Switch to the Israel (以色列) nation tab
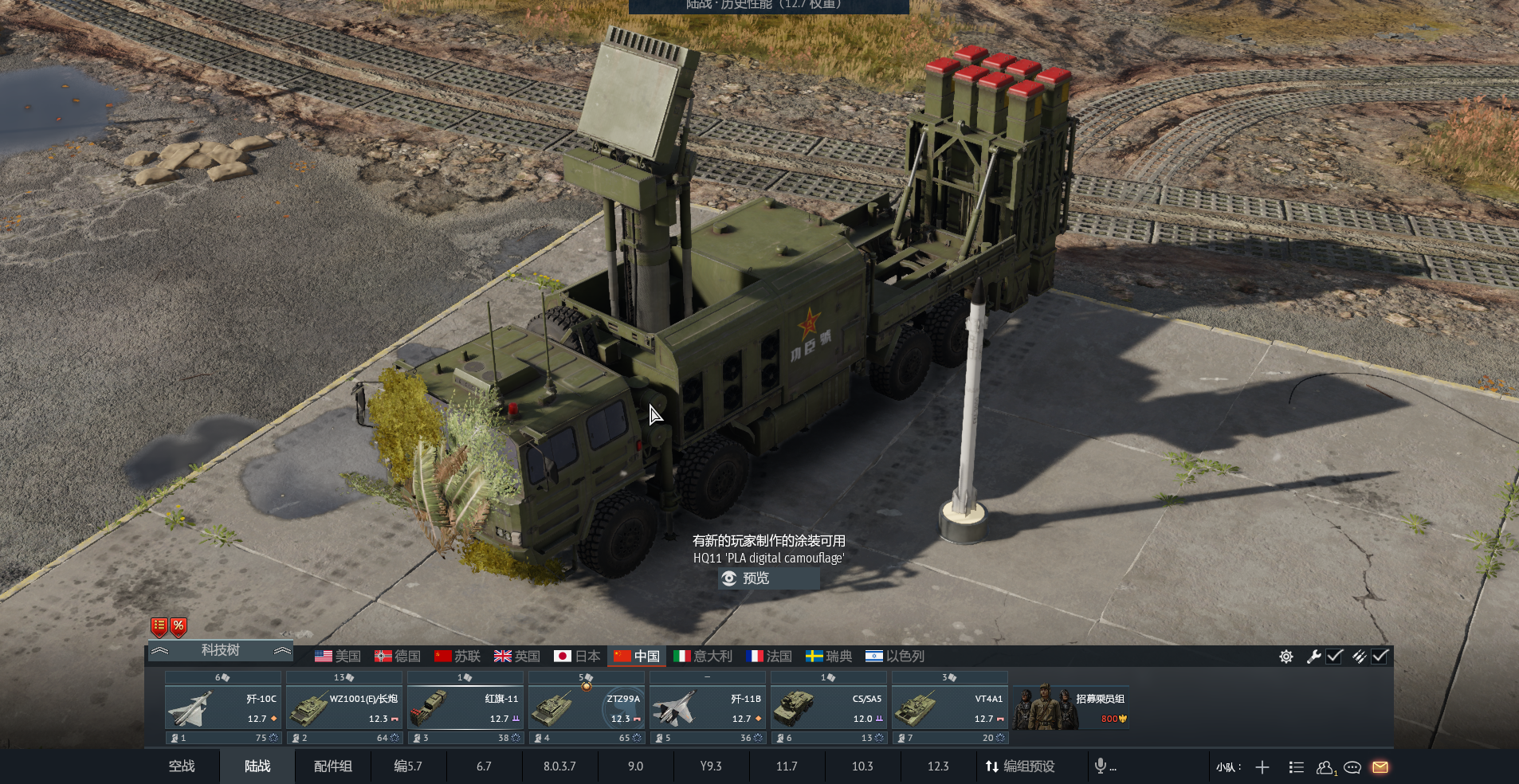Image resolution: width=1519 pixels, height=784 pixels. [895, 657]
